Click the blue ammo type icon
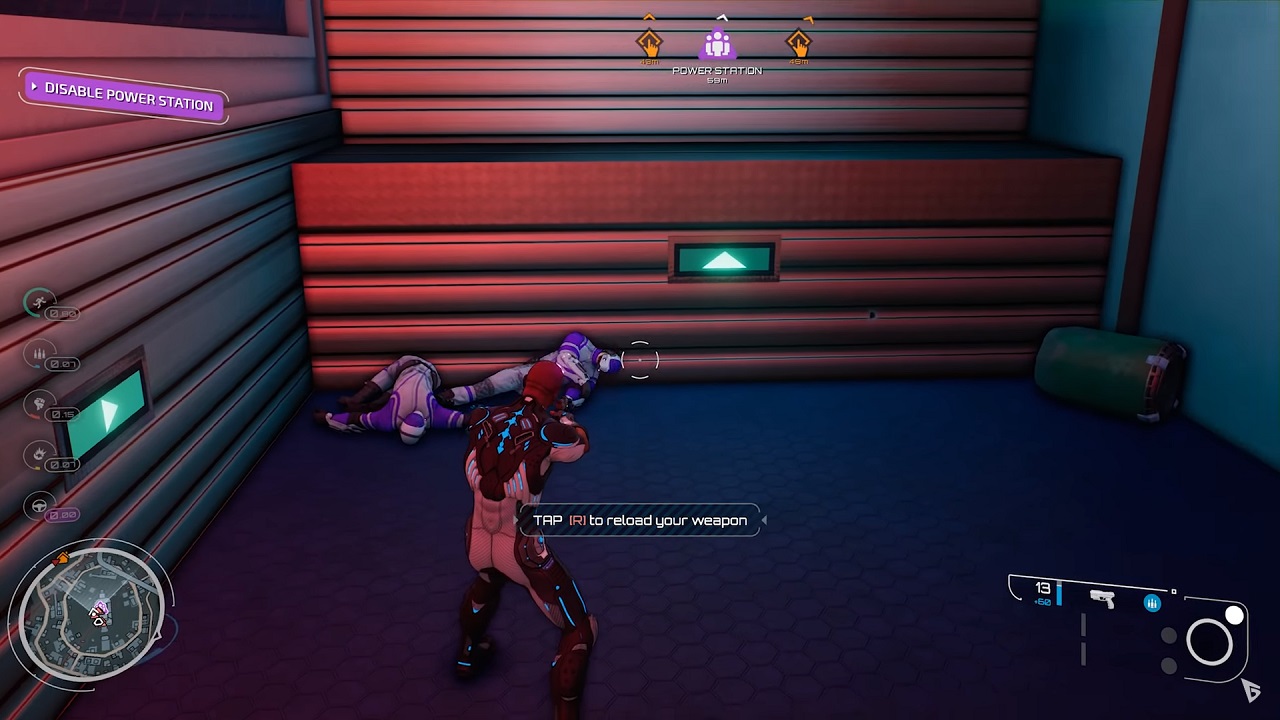The width and height of the screenshot is (1280, 720). coord(1152,603)
